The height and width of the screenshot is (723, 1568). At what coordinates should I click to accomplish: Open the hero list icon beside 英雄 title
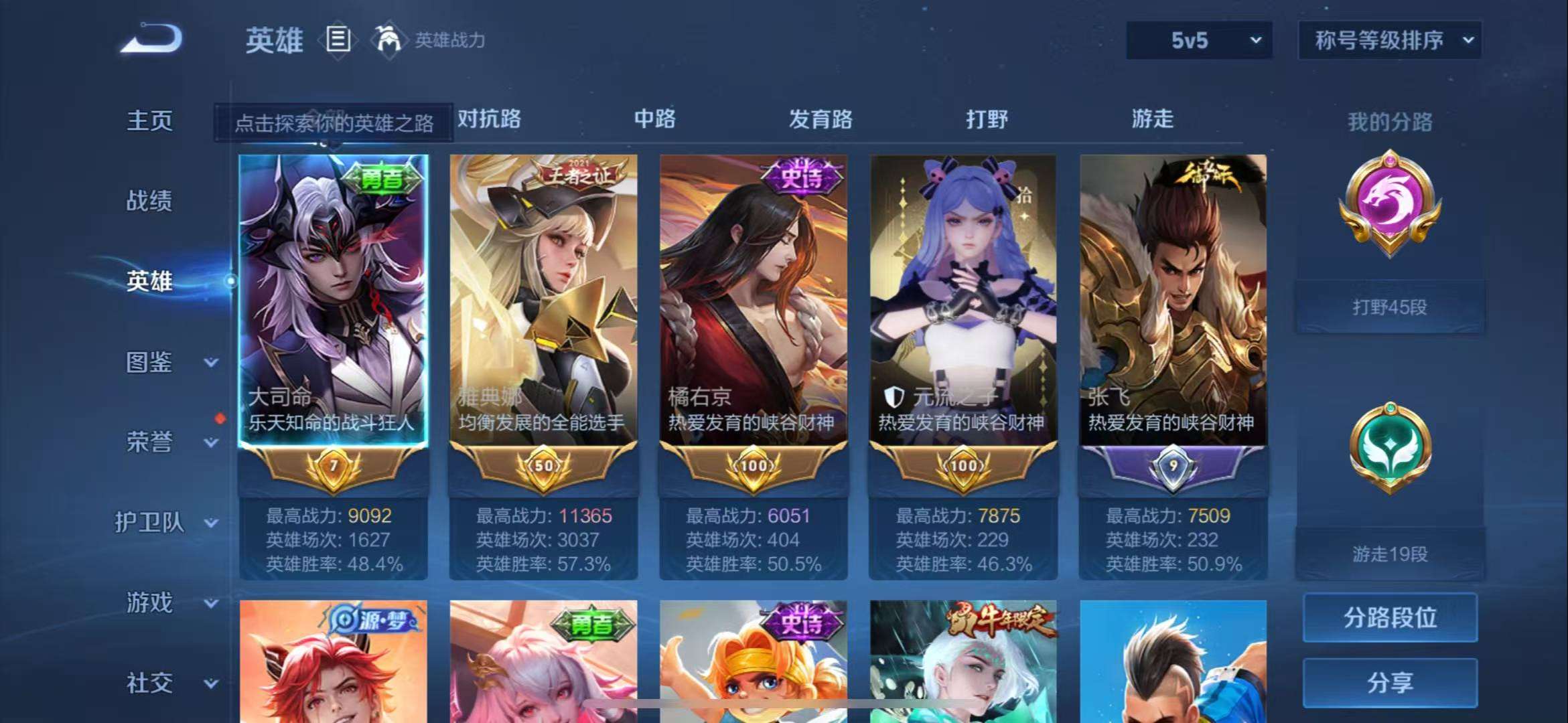point(339,39)
